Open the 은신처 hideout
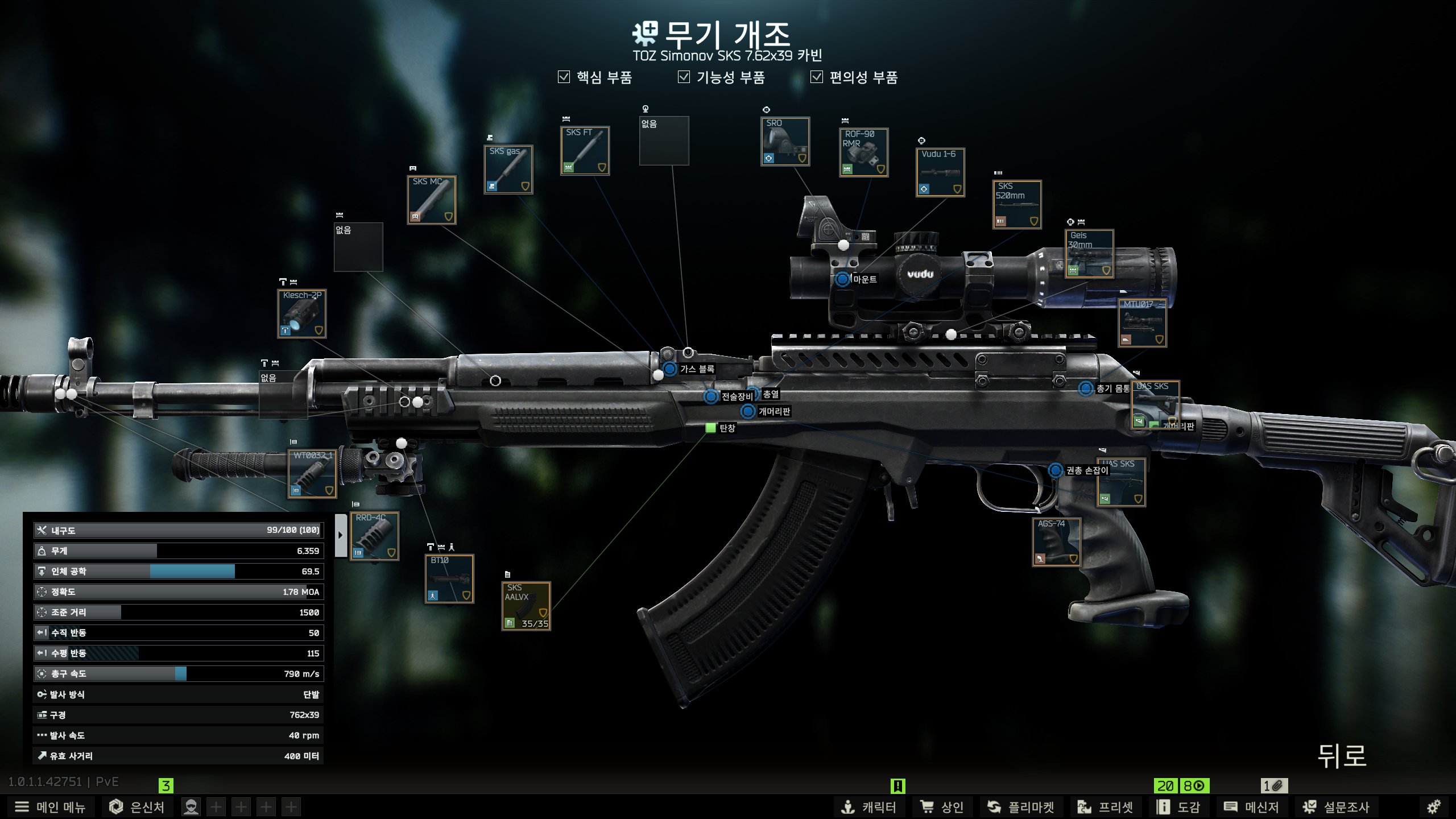The image size is (1456, 819). pyautogui.click(x=137, y=806)
